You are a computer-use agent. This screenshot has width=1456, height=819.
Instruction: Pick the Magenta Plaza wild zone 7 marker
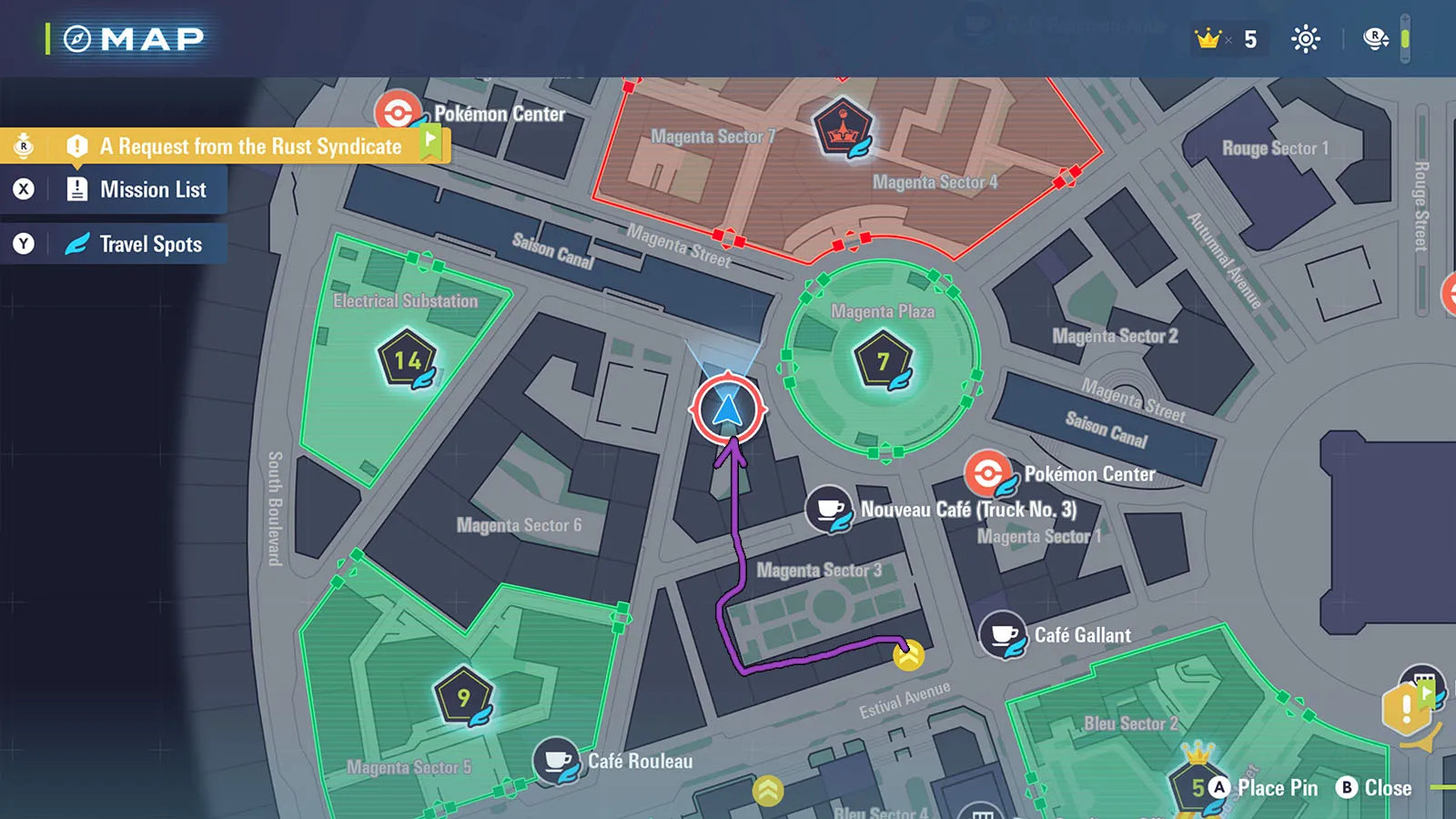883,361
